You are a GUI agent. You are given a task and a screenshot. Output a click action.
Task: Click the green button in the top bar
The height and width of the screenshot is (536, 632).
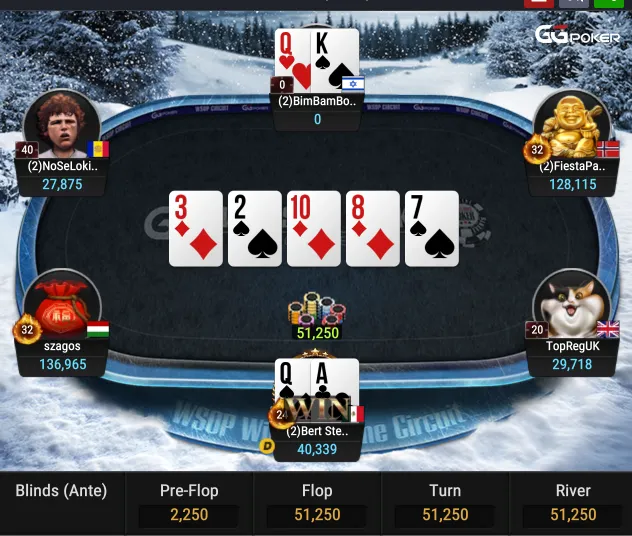(608, 3)
